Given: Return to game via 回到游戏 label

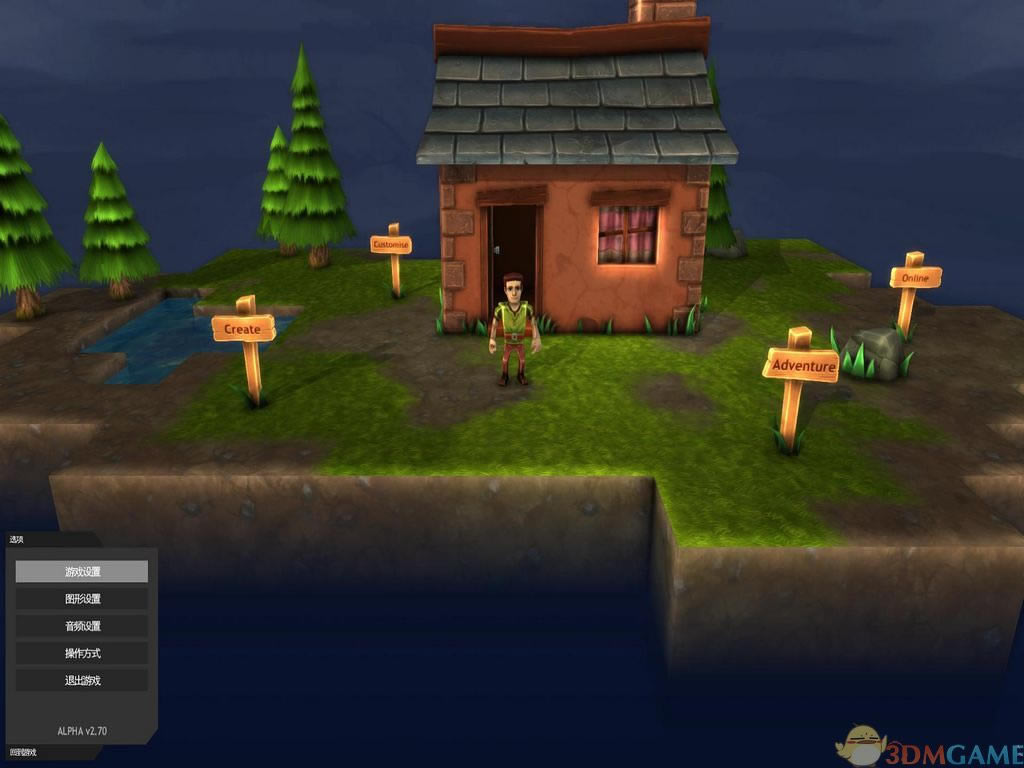Looking at the screenshot, I should click(x=23, y=752).
